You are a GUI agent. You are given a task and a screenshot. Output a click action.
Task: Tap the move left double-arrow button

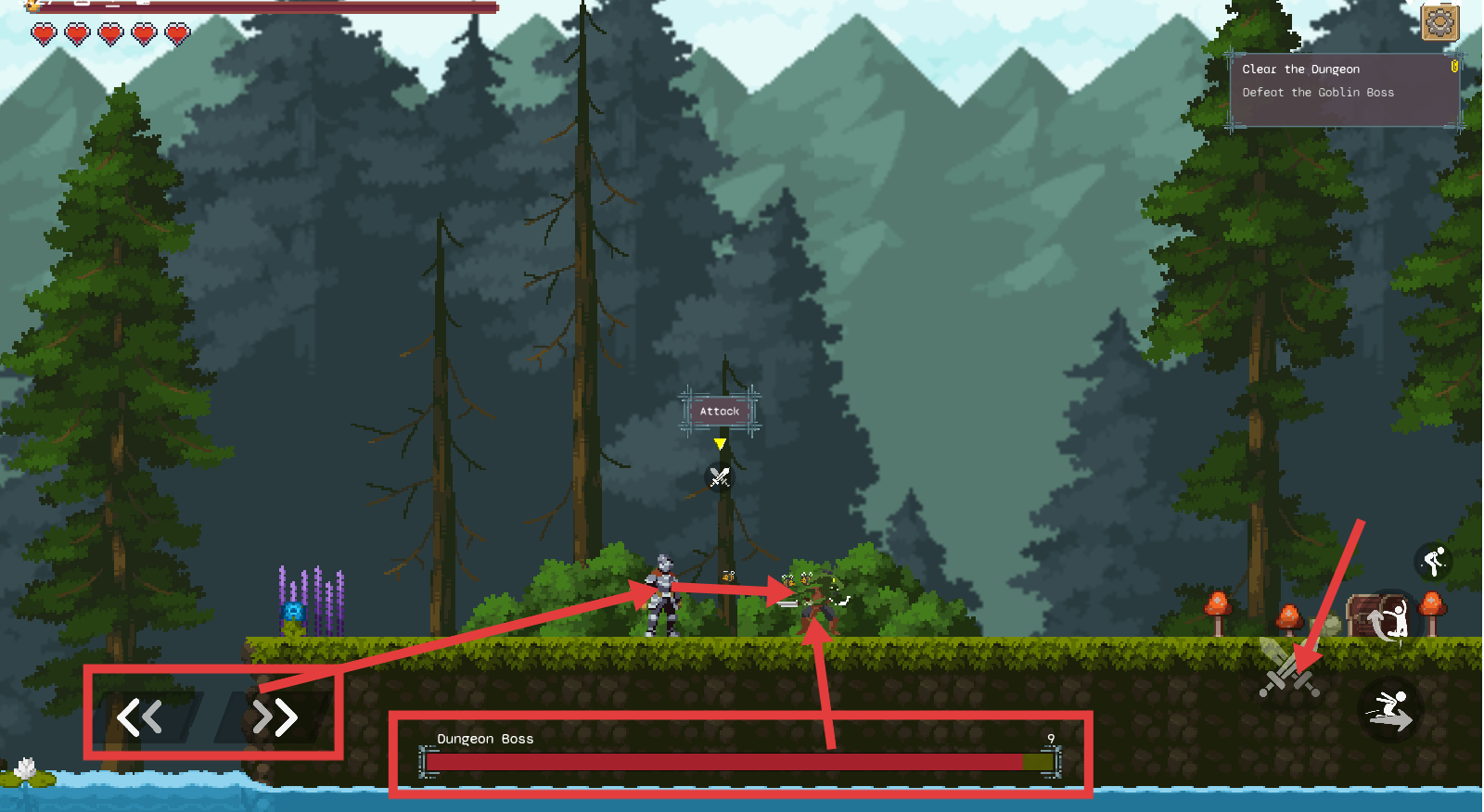pyautogui.click(x=140, y=717)
